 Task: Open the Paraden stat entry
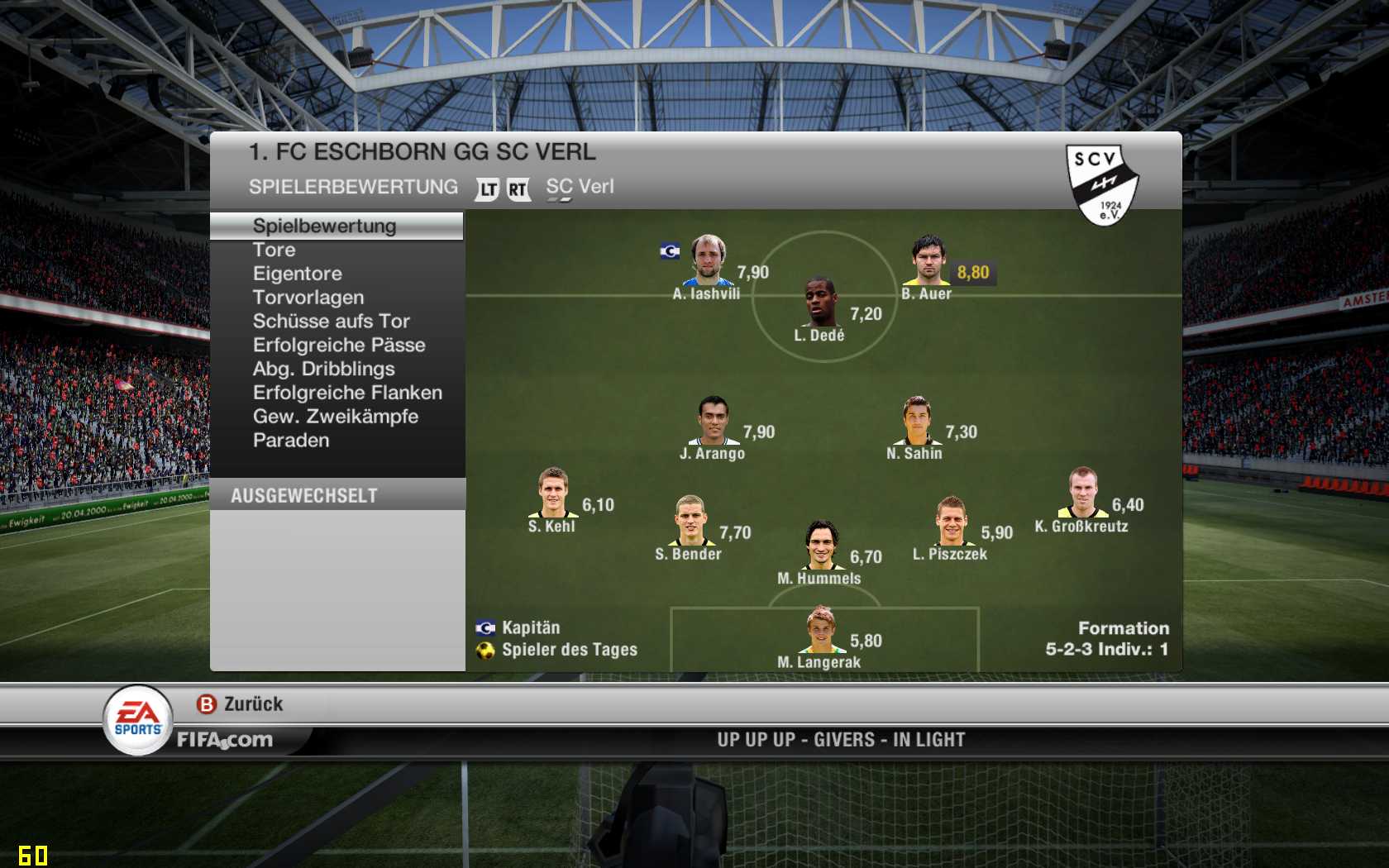pos(290,441)
